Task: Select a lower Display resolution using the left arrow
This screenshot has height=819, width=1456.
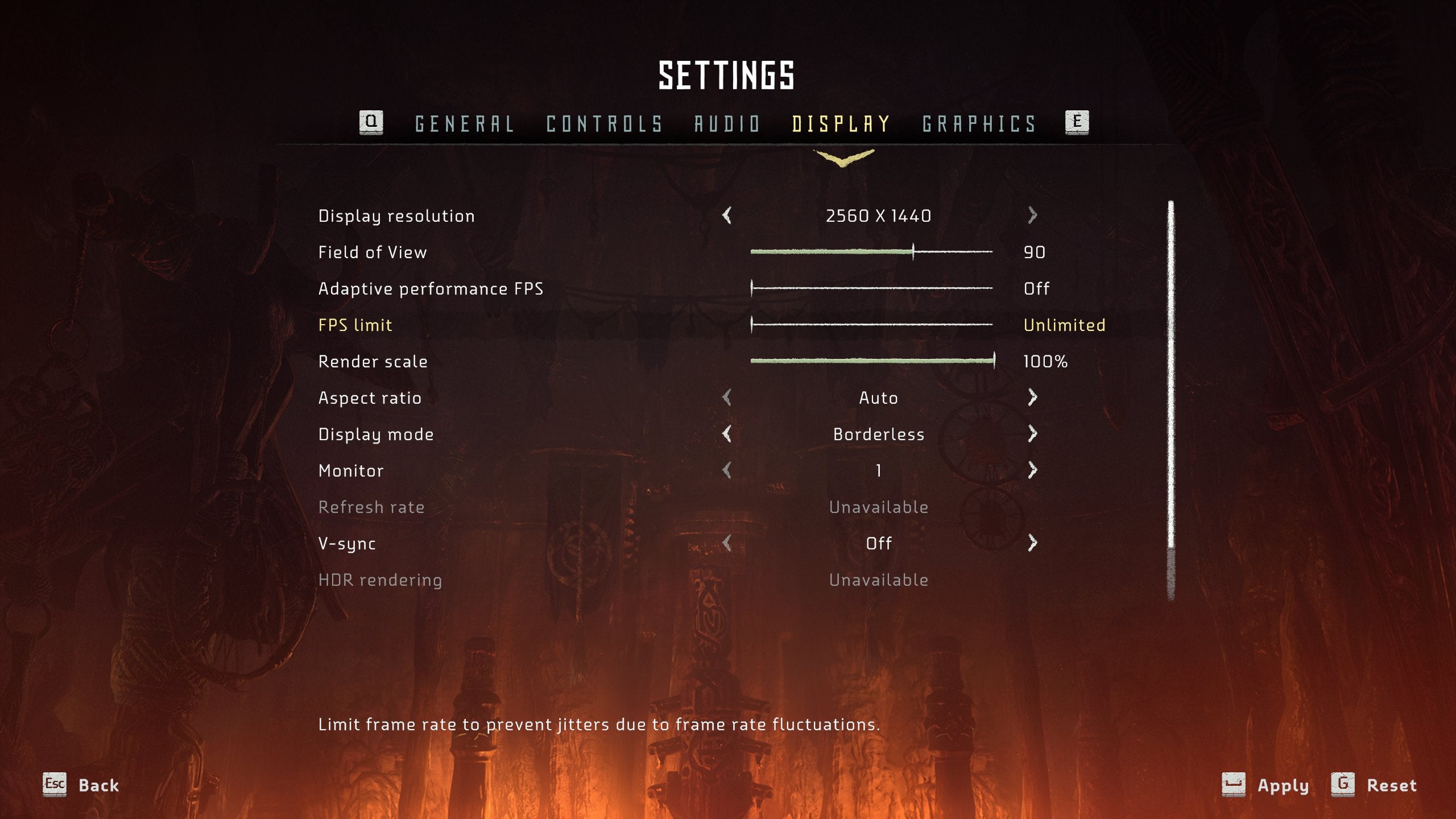Action: click(x=728, y=216)
